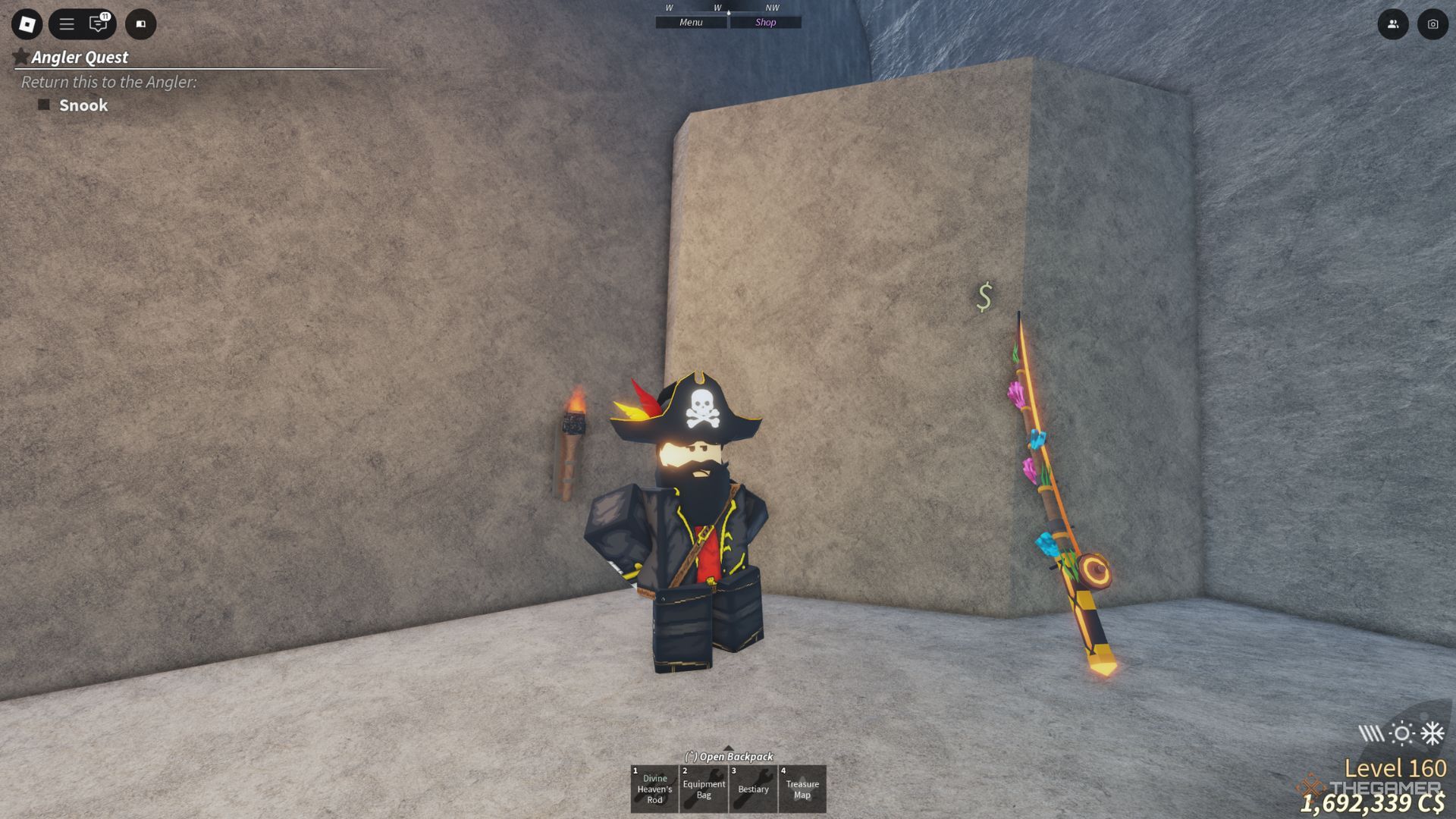Select the Treasure Map hotbar slot
Screen dimensions: 1456x819
(802, 789)
